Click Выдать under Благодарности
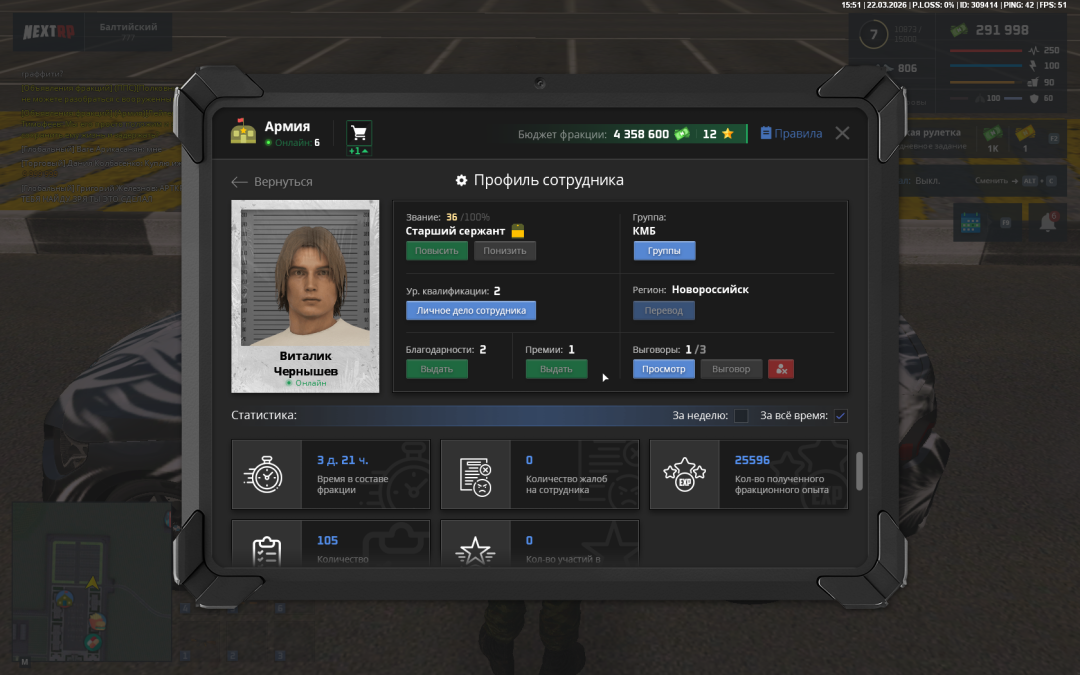Image resolution: width=1080 pixels, height=675 pixels. point(436,369)
